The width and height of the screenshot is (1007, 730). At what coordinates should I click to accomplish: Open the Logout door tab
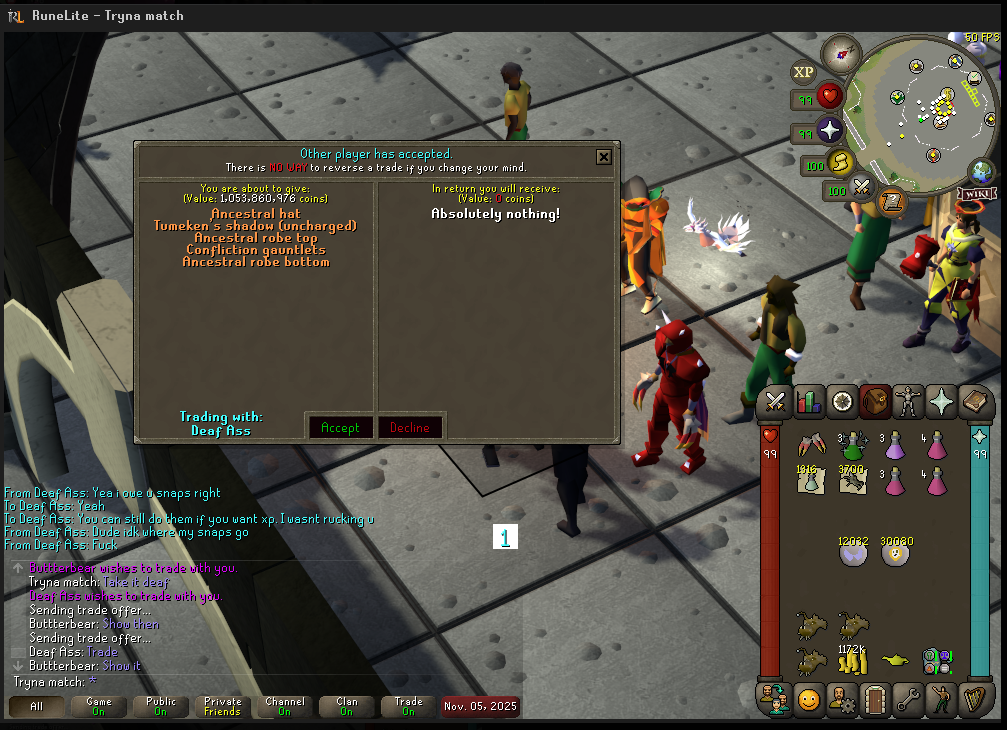click(875, 699)
